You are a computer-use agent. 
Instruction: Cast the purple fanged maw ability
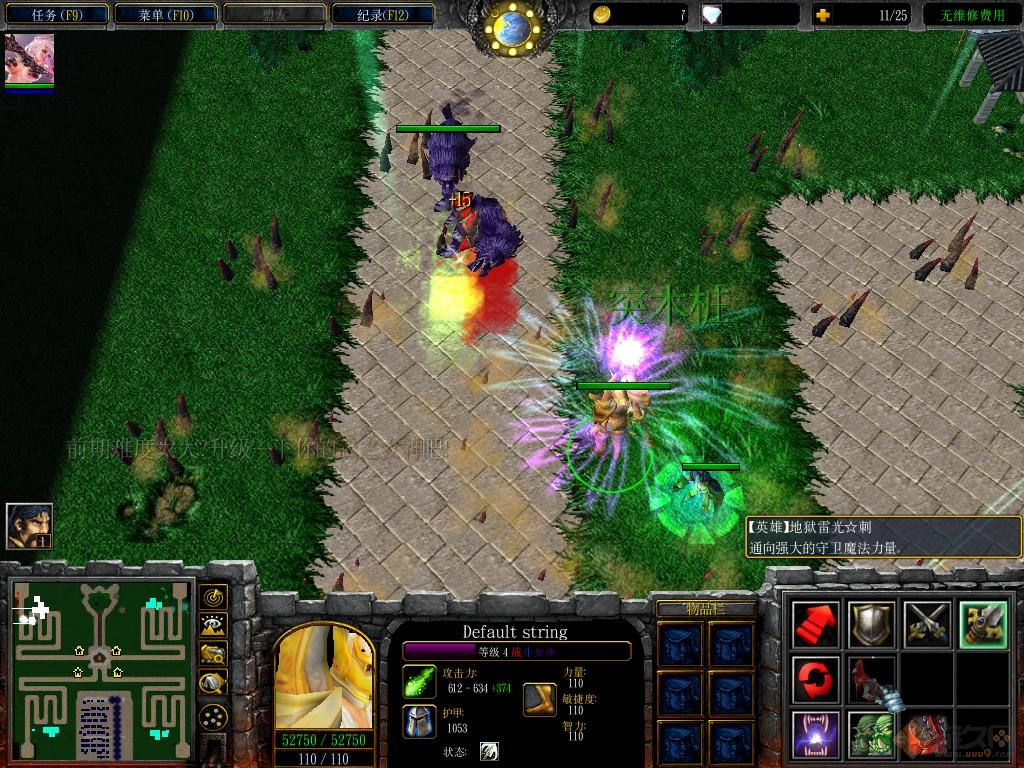pos(815,734)
